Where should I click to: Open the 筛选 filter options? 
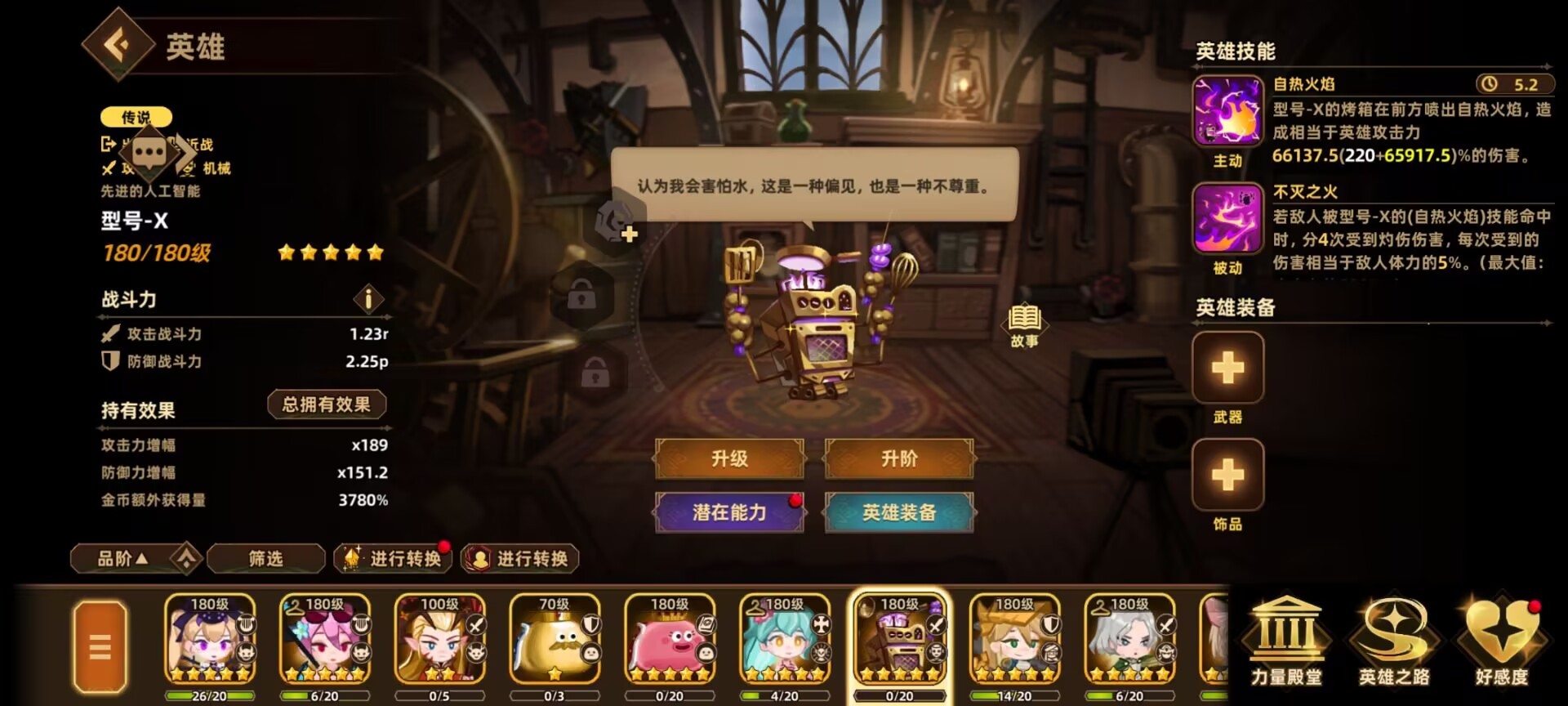pos(265,559)
